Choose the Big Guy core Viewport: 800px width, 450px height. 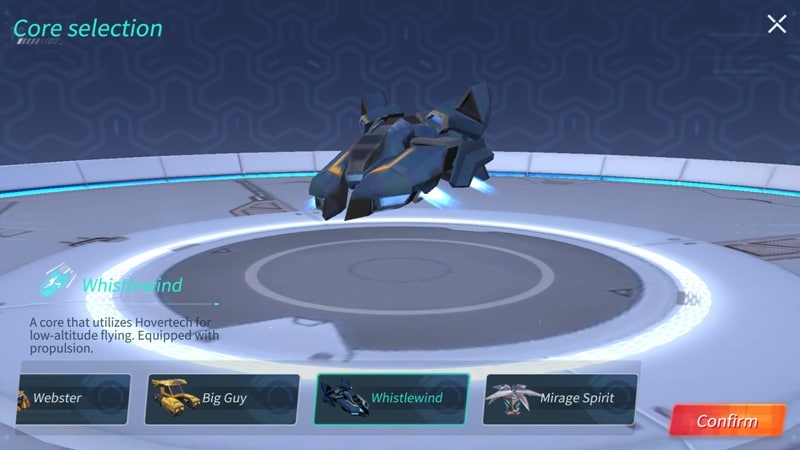223,398
